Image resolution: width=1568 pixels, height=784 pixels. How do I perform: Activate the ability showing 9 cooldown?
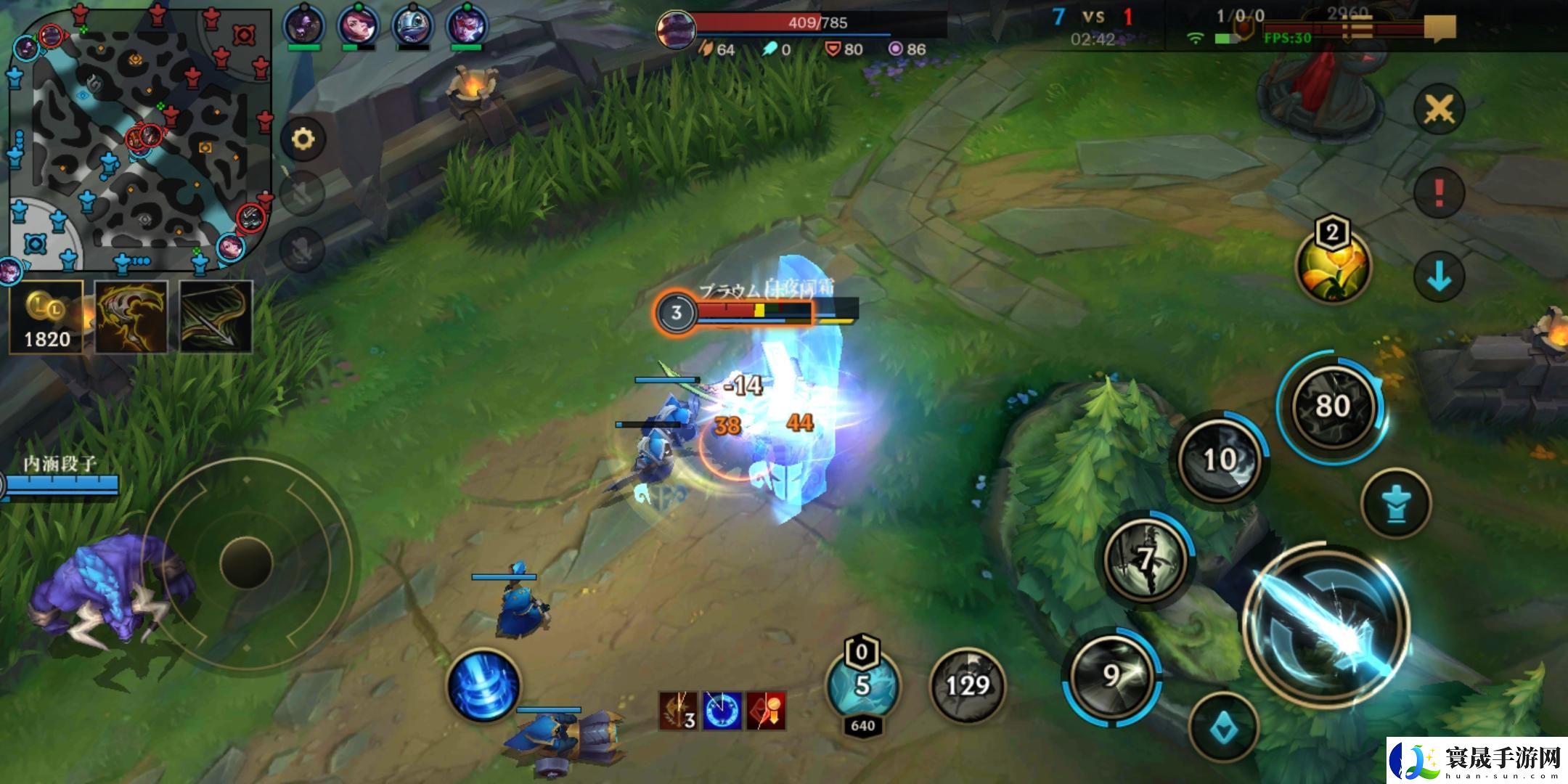point(1111,677)
